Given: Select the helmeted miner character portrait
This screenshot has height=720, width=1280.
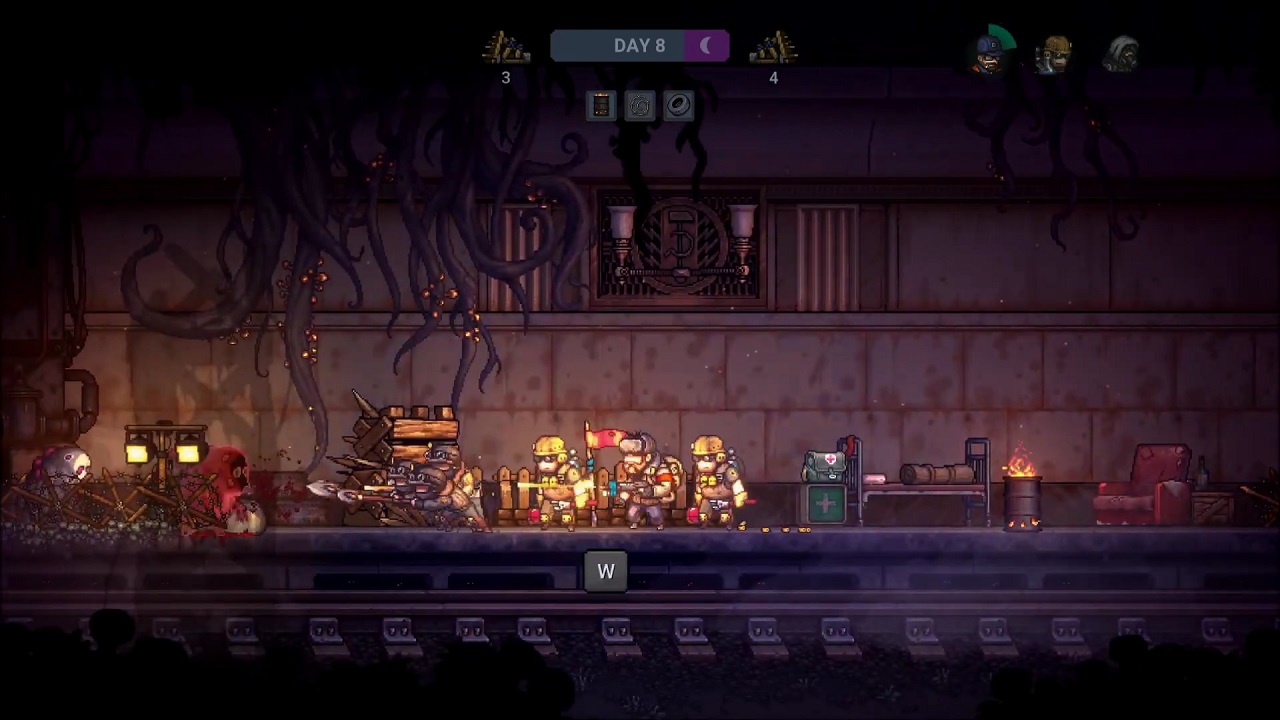Looking at the screenshot, I should pos(1057,55).
